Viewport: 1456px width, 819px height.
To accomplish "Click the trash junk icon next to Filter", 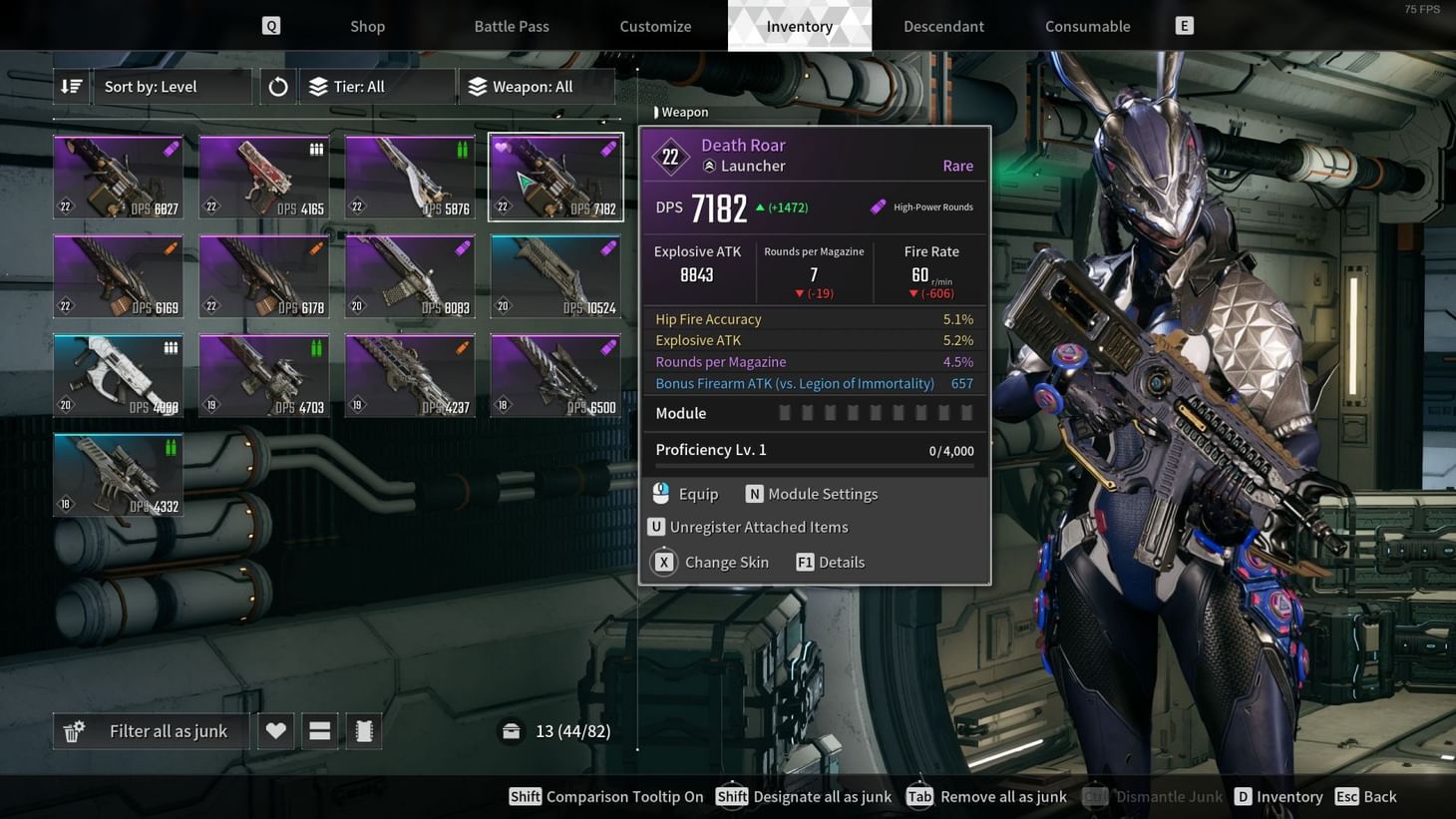I will (73, 730).
